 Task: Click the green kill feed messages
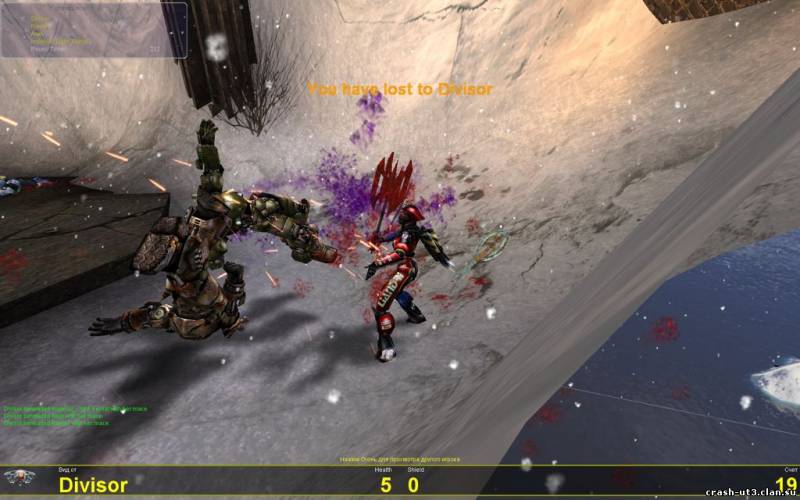tap(75, 416)
